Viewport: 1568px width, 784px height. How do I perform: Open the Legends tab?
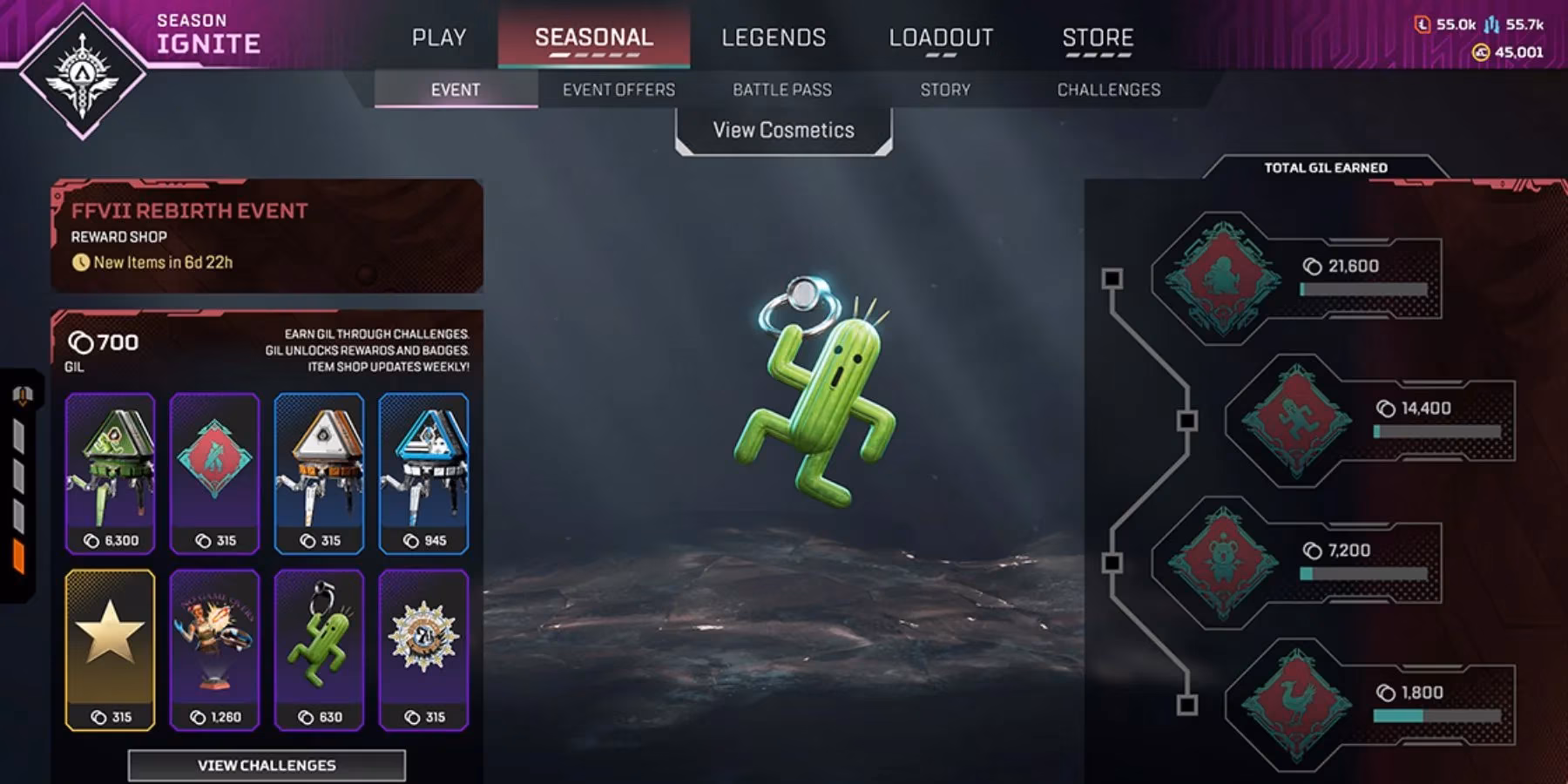(x=774, y=37)
